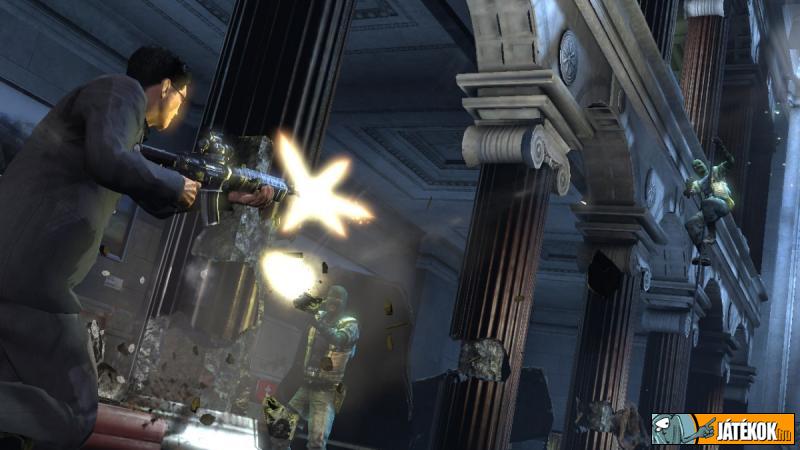Click the JÁTÉKOK.hu watermark logo
The image size is (800, 450).
(x=723, y=429)
